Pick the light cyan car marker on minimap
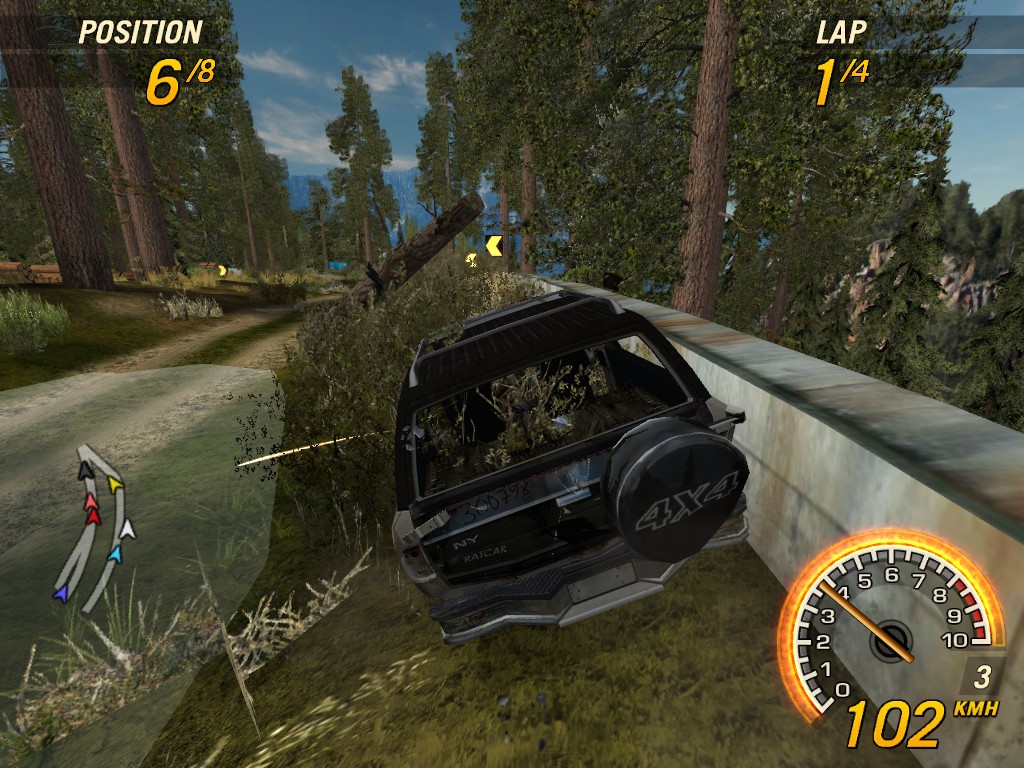Screen dimensions: 1024x768 click(114, 553)
